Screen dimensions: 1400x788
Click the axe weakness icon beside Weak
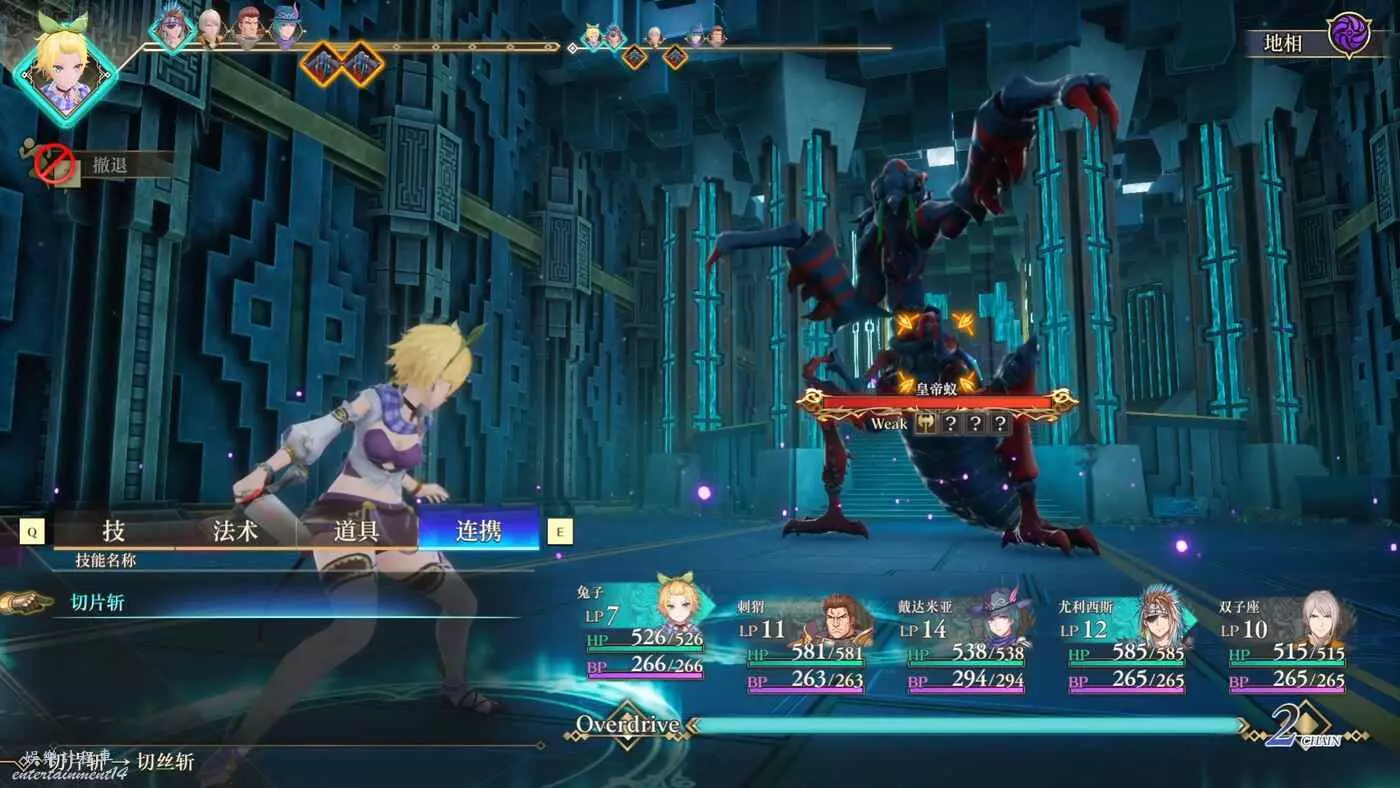[926, 424]
